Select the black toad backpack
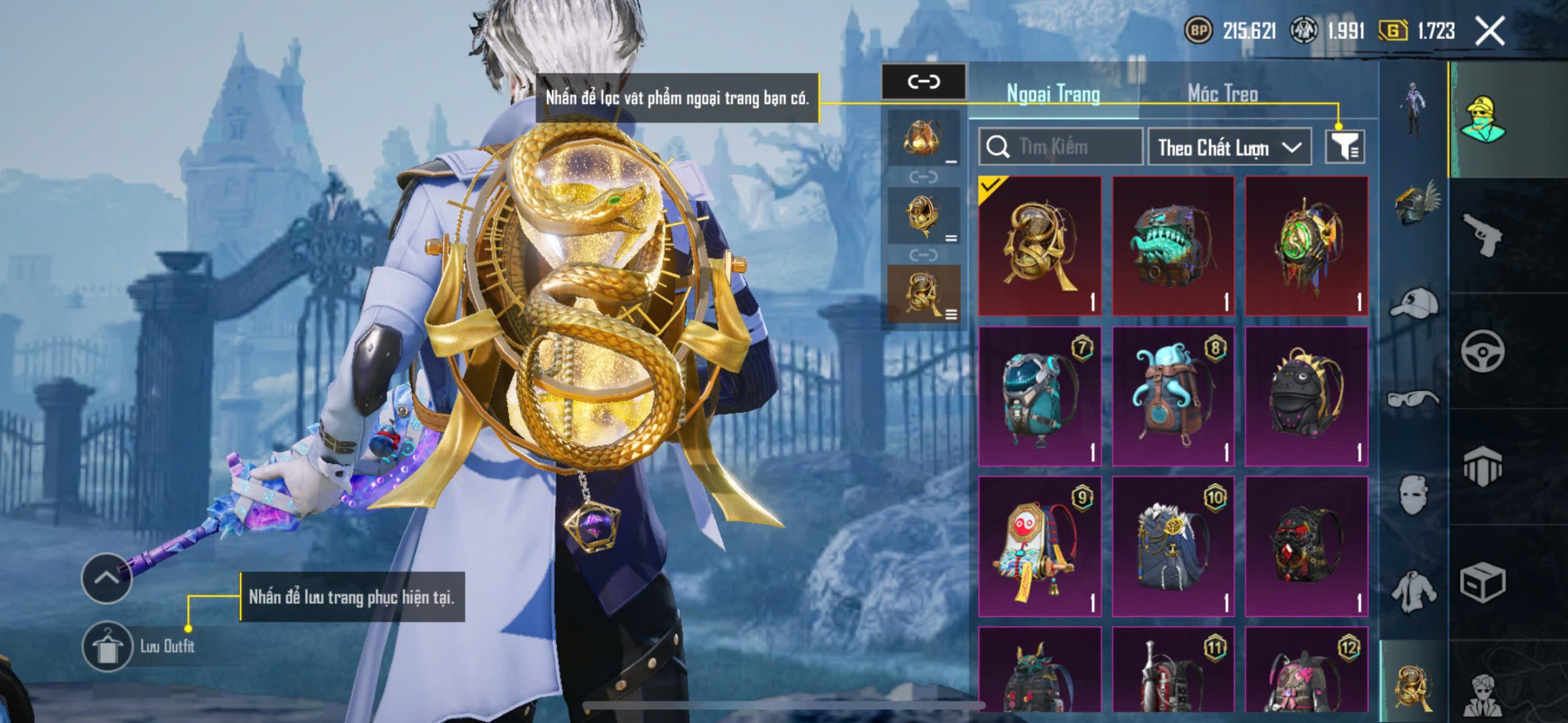1568x723 pixels. click(1306, 396)
